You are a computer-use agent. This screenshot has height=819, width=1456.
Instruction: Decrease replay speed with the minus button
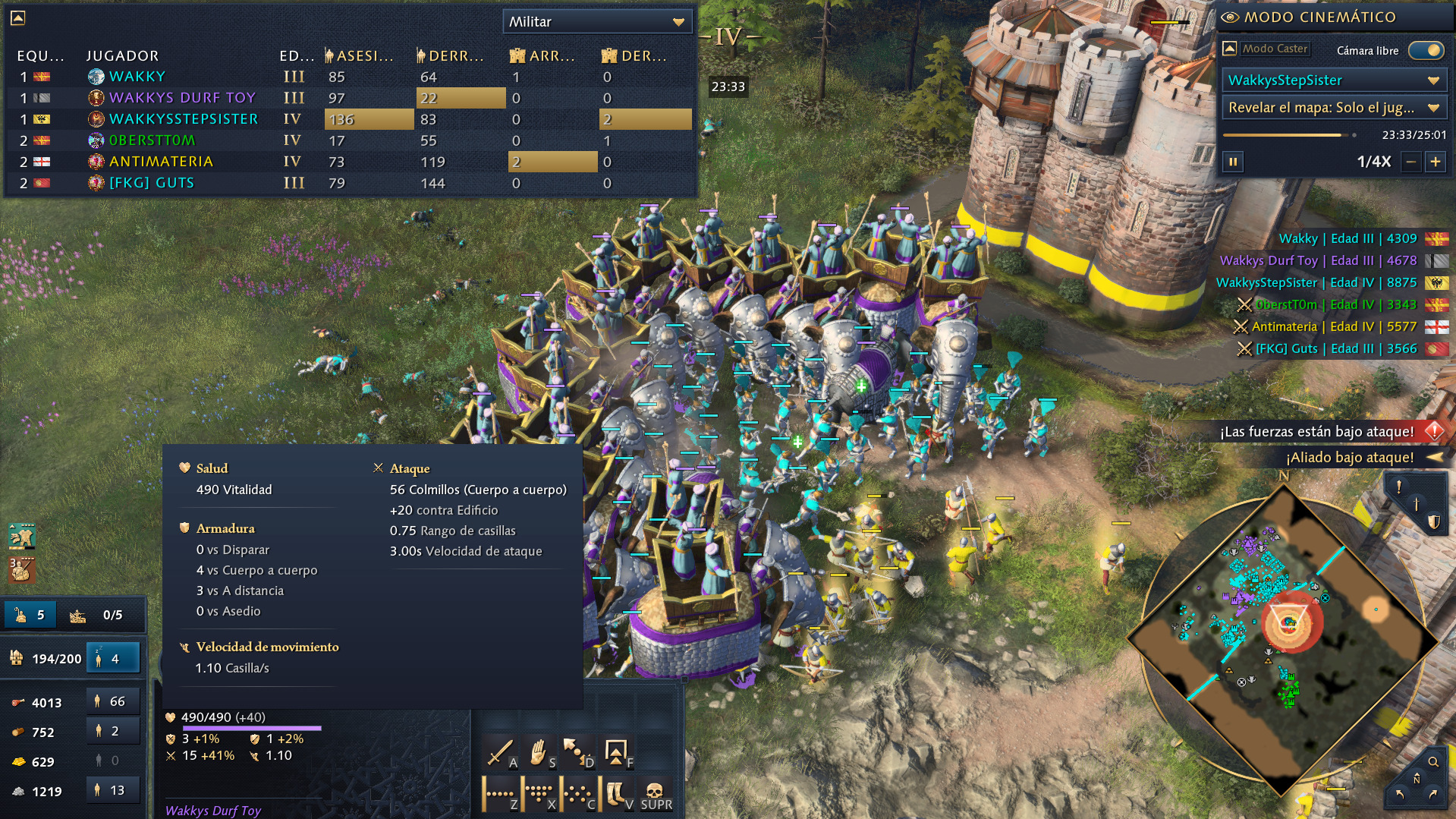point(1410,162)
